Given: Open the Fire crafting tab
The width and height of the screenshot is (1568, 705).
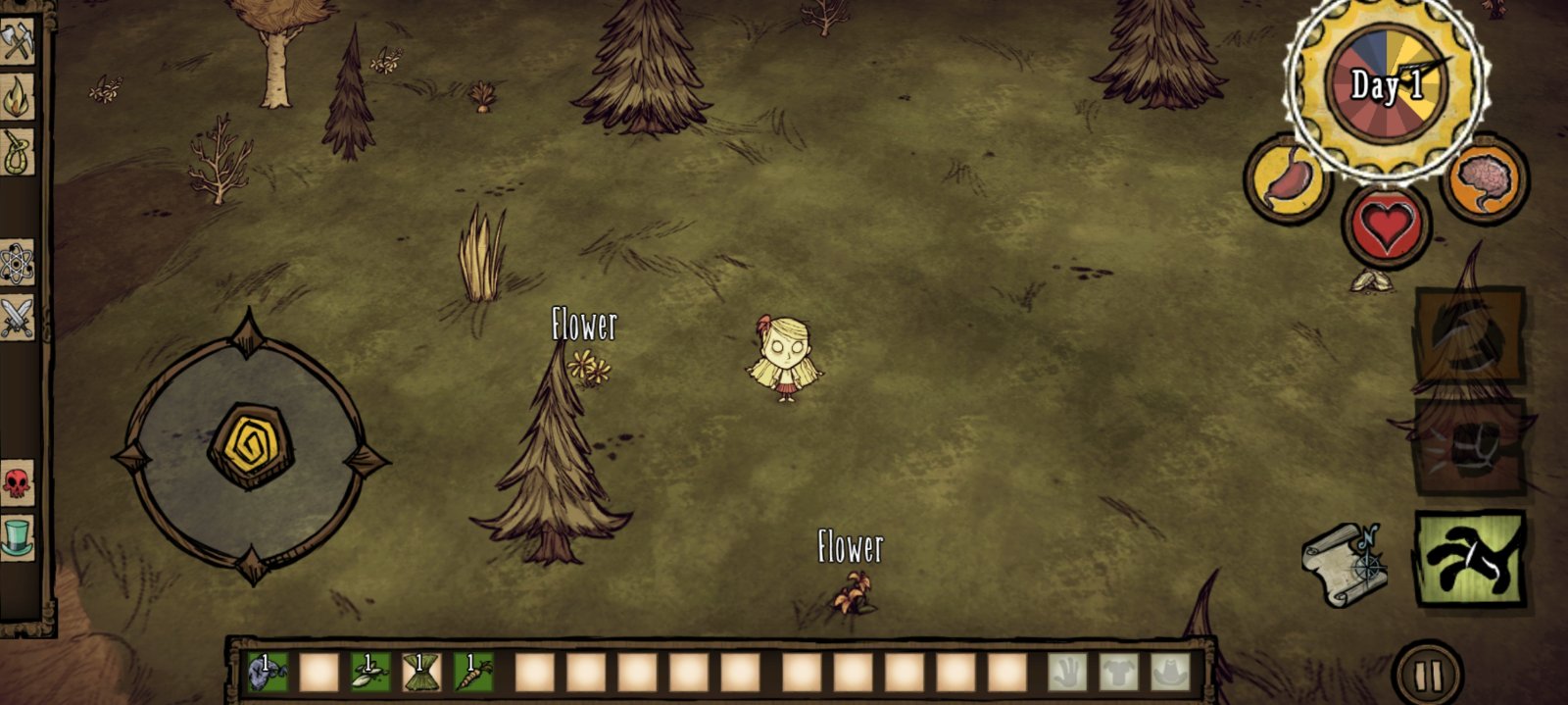Looking at the screenshot, I should coord(17,97).
